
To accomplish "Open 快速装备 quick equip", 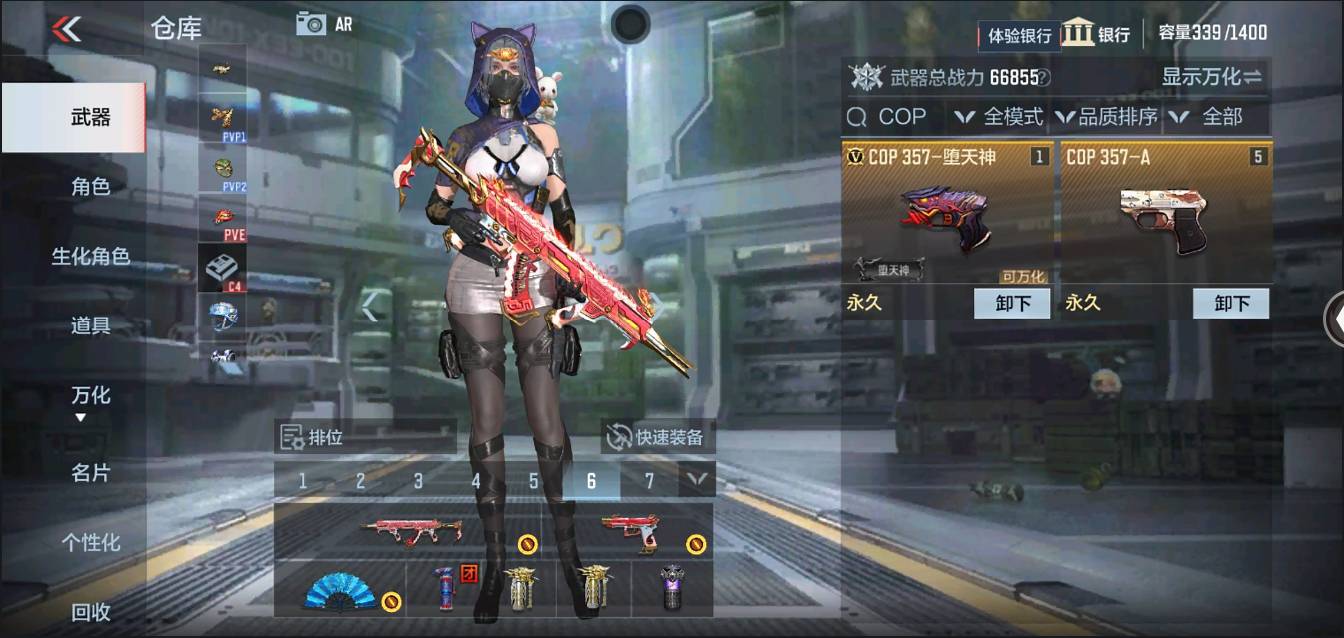I will (x=658, y=437).
